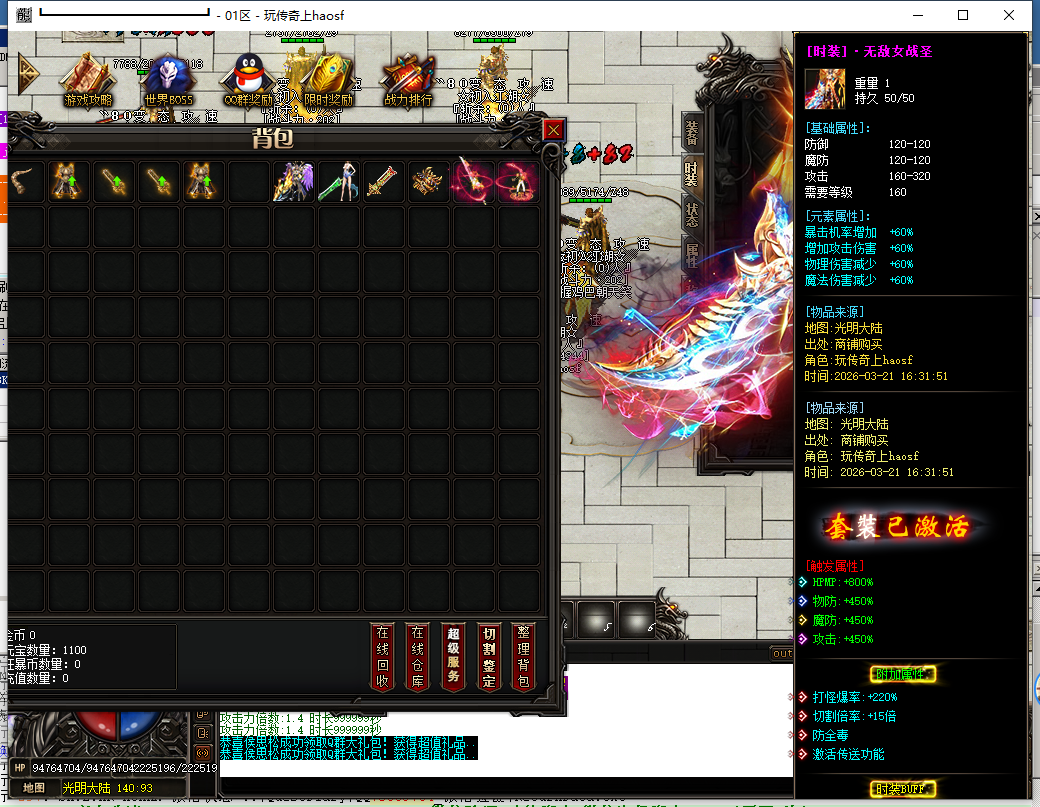Image resolution: width=1040 pixels, height=807 pixels.
Task: Switch to the 装备 equipment tab
Action: click(x=691, y=132)
